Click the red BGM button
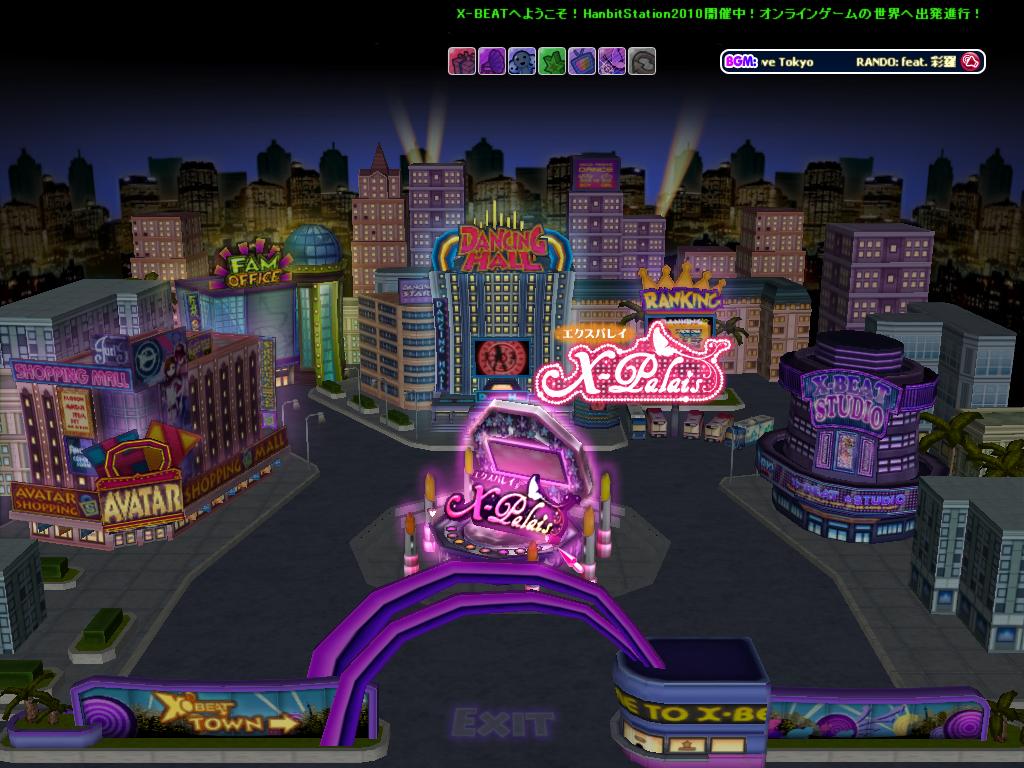 click(968, 61)
